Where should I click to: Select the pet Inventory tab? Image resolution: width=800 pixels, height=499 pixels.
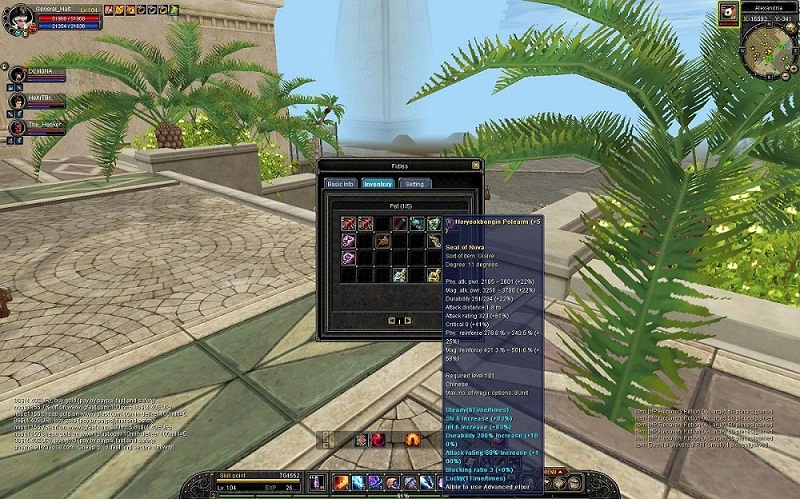click(377, 184)
